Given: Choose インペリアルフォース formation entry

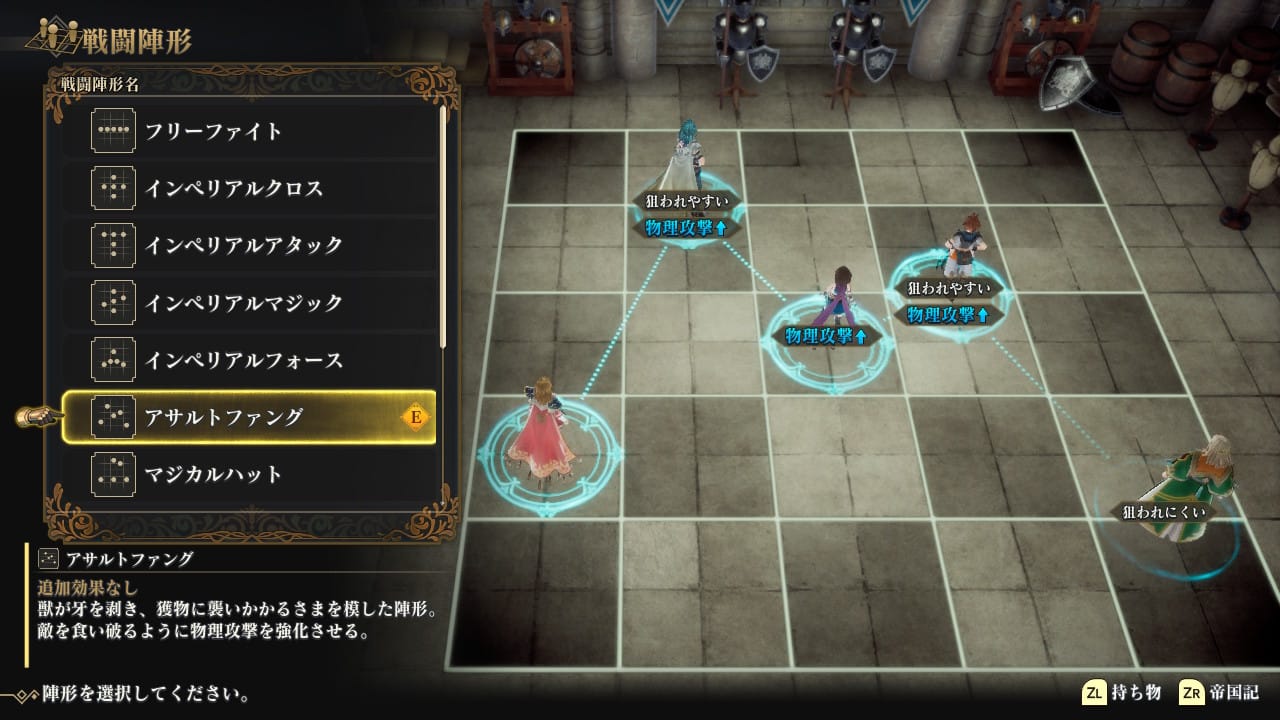Looking at the screenshot, I should pos(250,359).
